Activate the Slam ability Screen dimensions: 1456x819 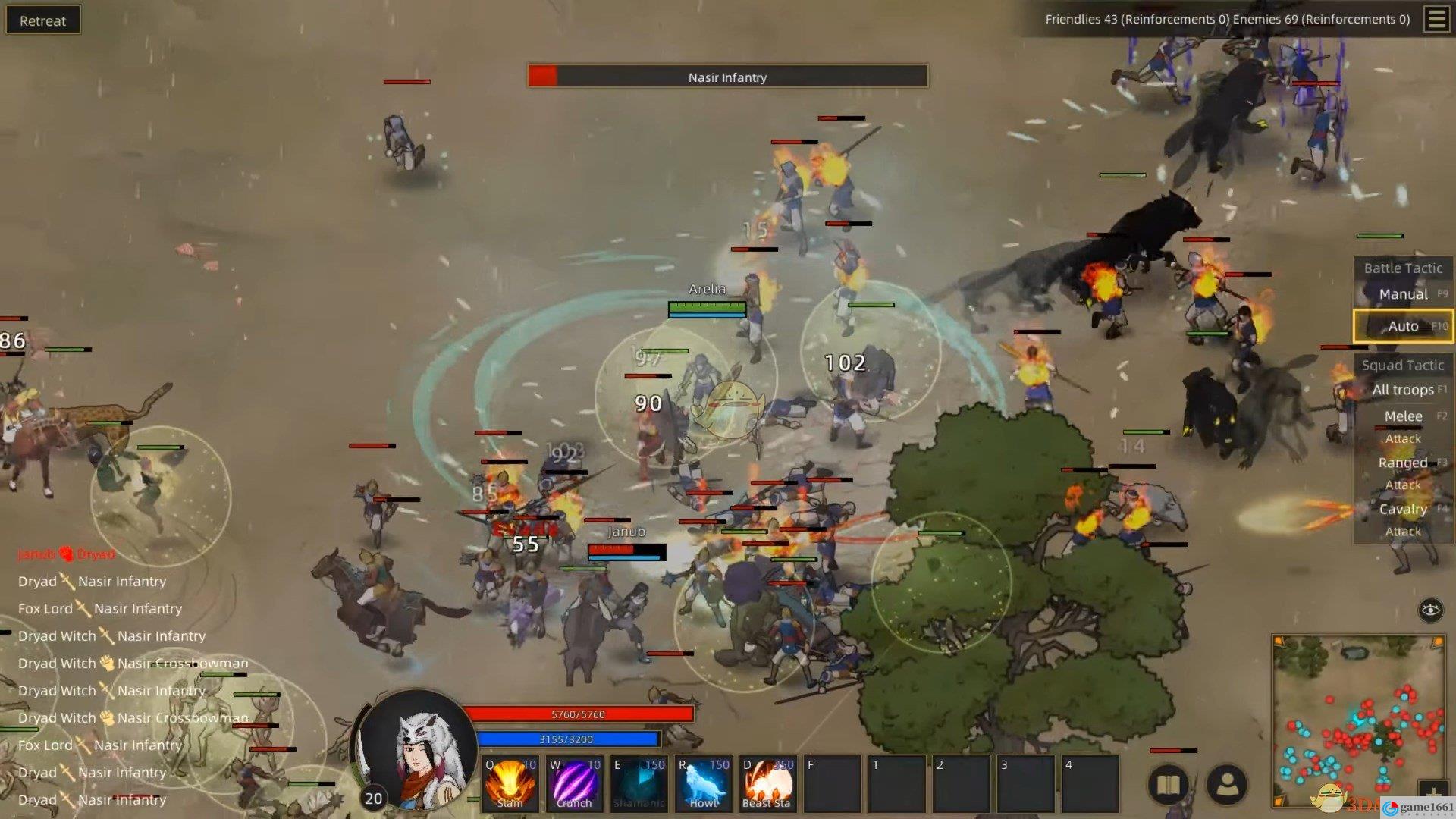(x=510, y=784)
